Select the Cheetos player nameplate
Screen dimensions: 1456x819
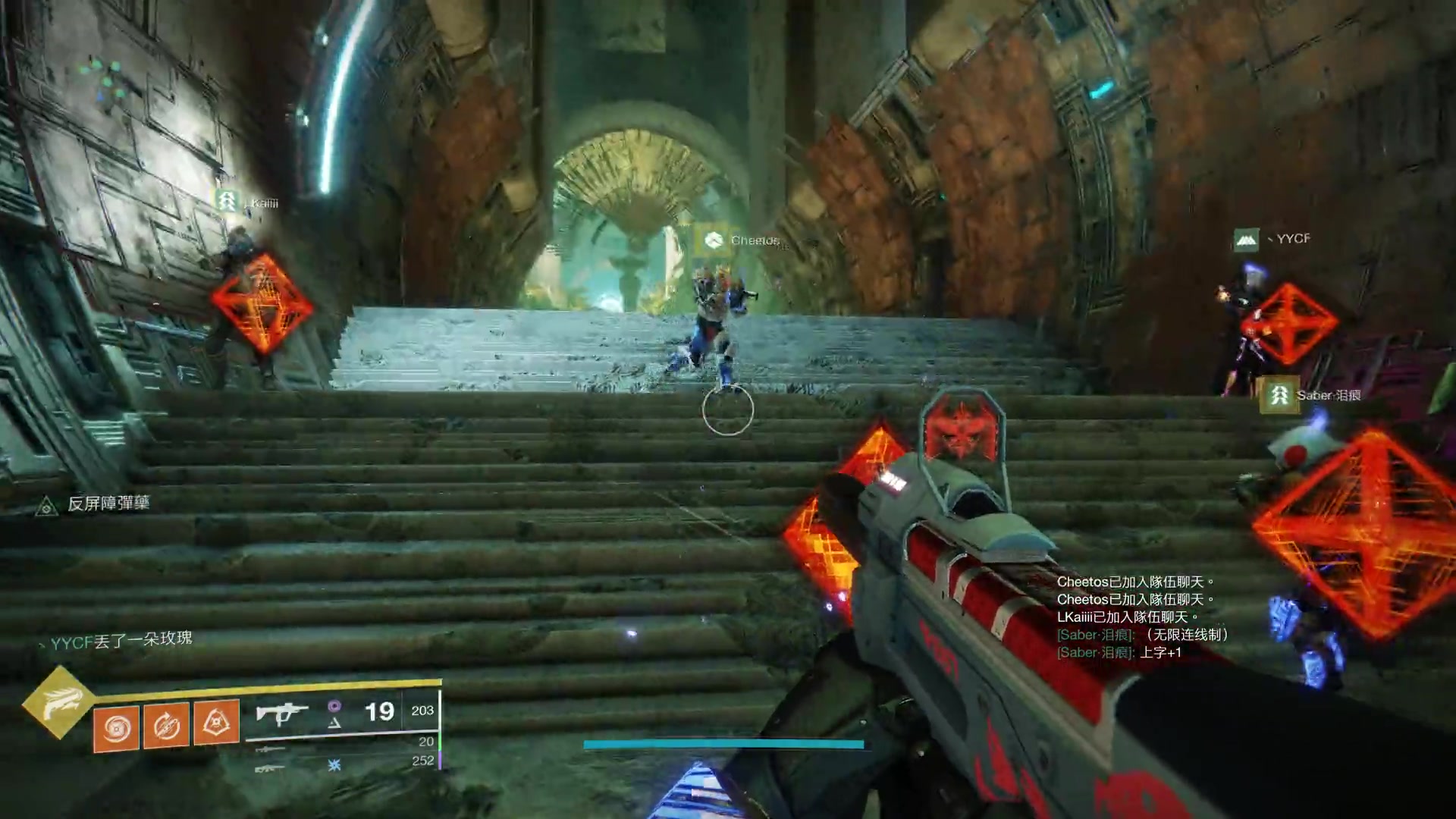pyautogui.click(x=739, y=240)
